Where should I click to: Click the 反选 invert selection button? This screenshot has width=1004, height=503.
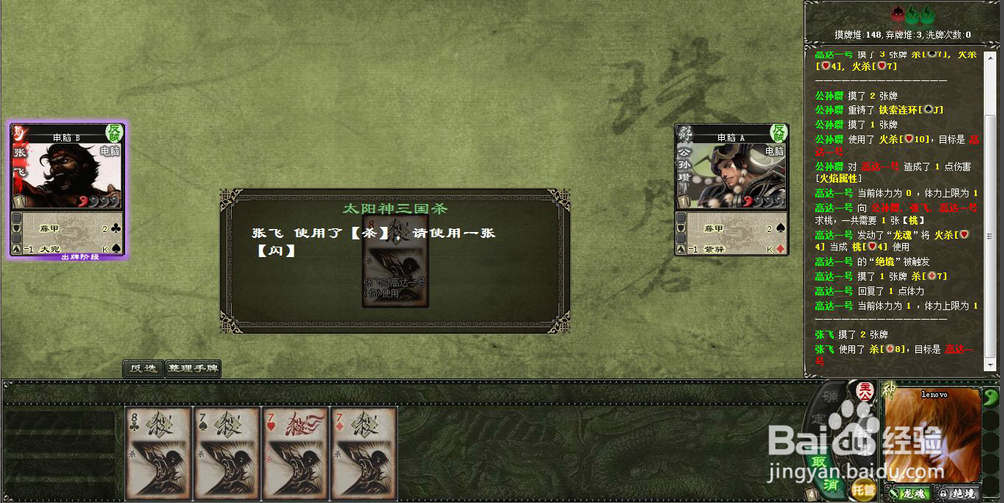(x=142, y=368)
